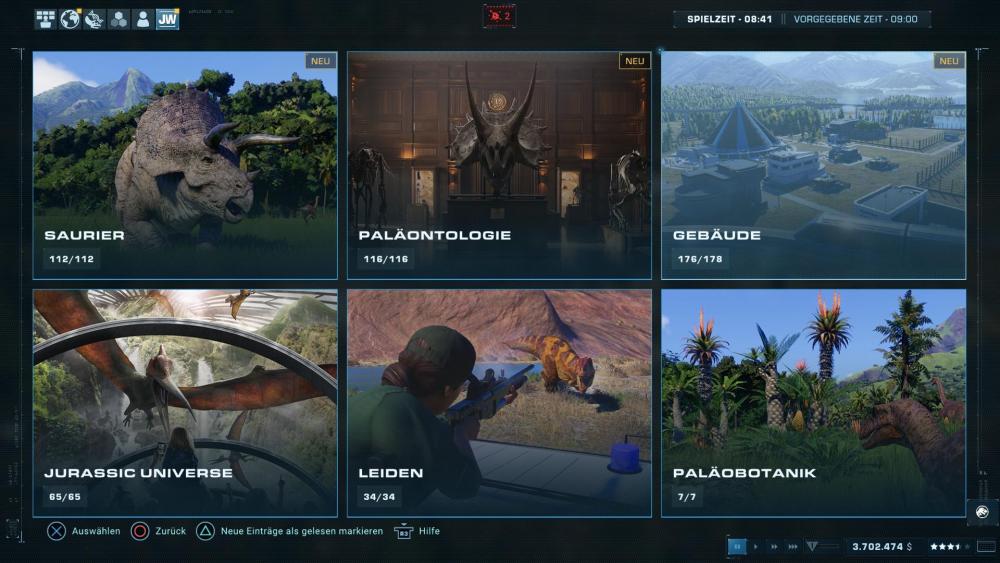Click the Jurassic World logo button
Image resolution: width=1000 pixels, height=563 pixels.
[x=981, y=512]
